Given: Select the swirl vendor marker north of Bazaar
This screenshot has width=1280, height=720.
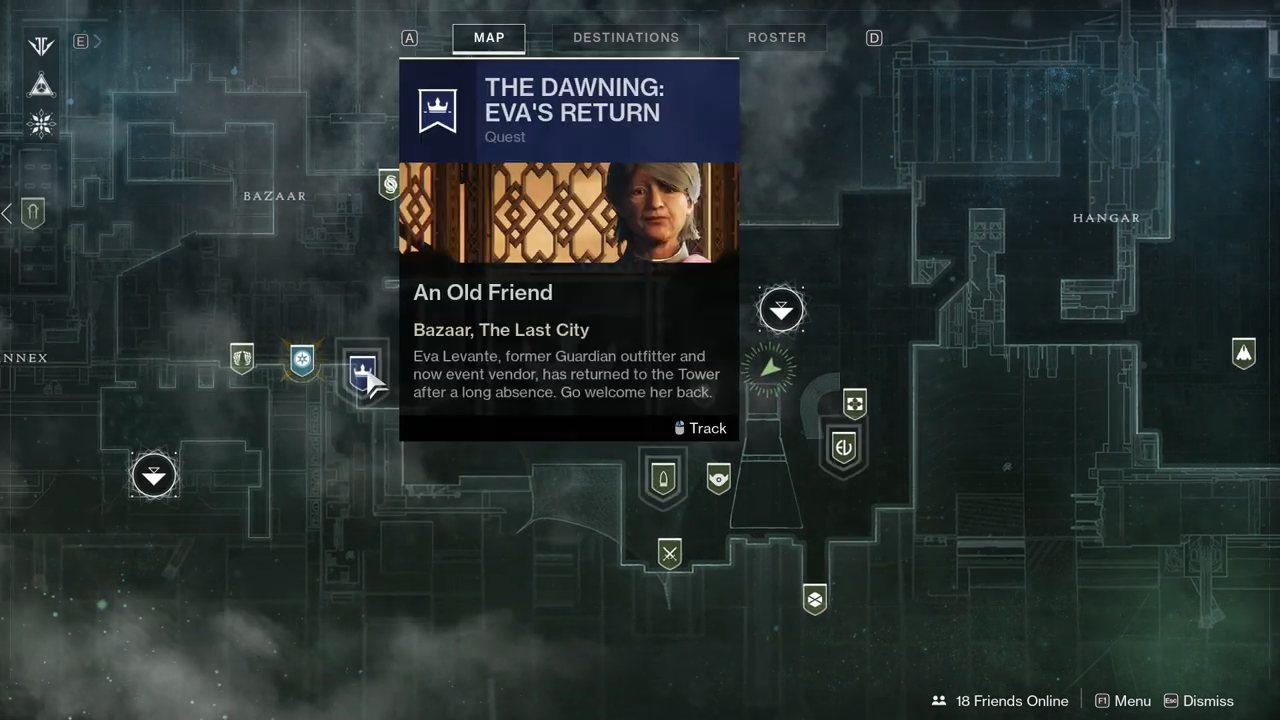Looking at the screenshot, I should tap(389, 184).
